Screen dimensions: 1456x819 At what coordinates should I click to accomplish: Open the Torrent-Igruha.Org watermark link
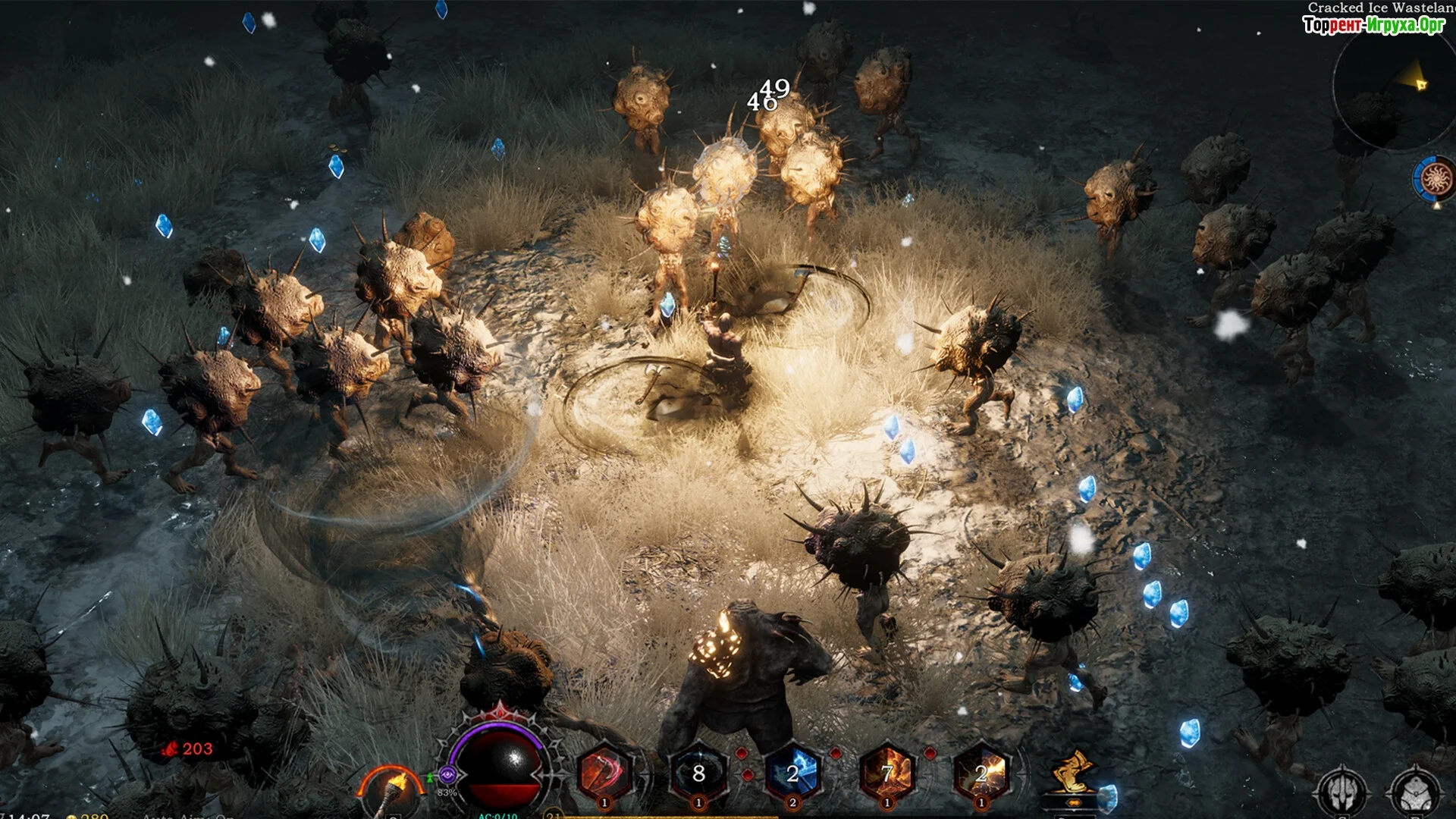pyautogui.click(x=1373, y=25)
